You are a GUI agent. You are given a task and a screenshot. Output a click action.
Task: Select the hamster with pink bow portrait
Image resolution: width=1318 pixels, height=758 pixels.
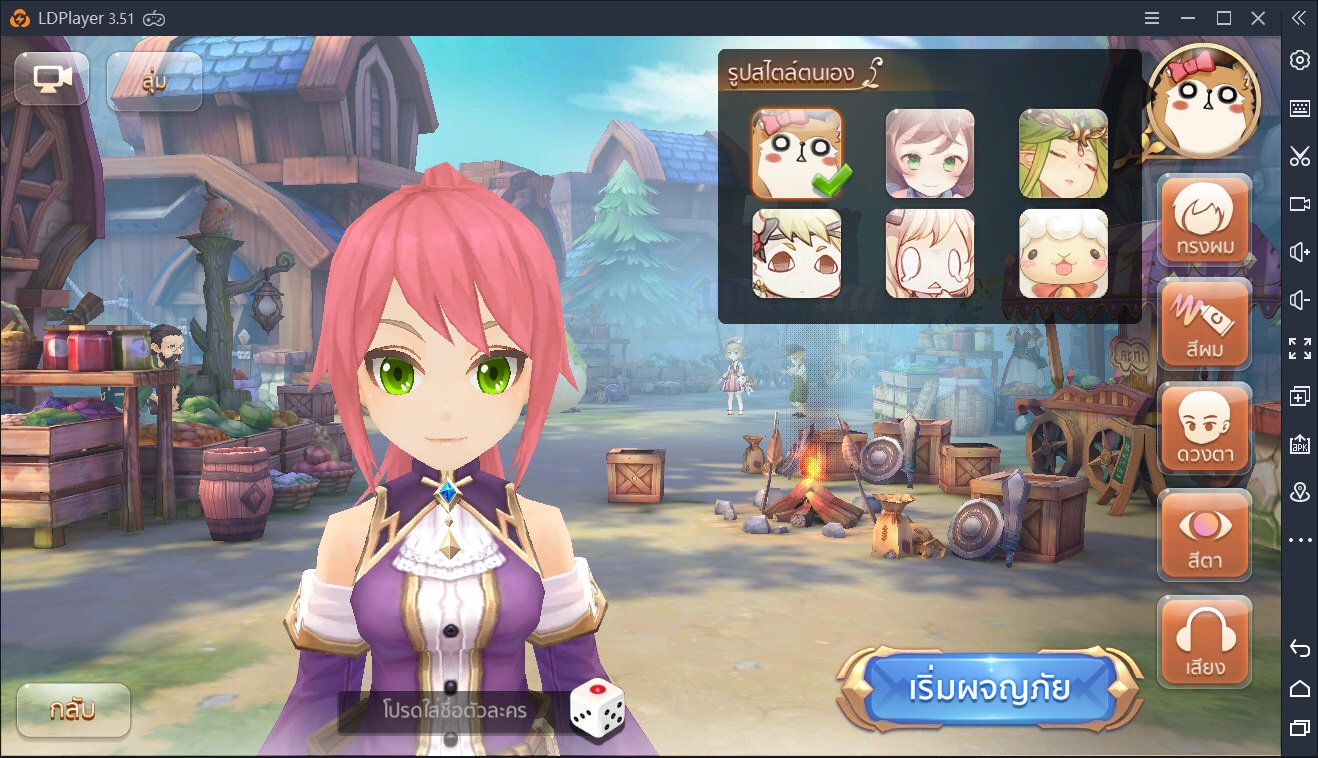797,153
